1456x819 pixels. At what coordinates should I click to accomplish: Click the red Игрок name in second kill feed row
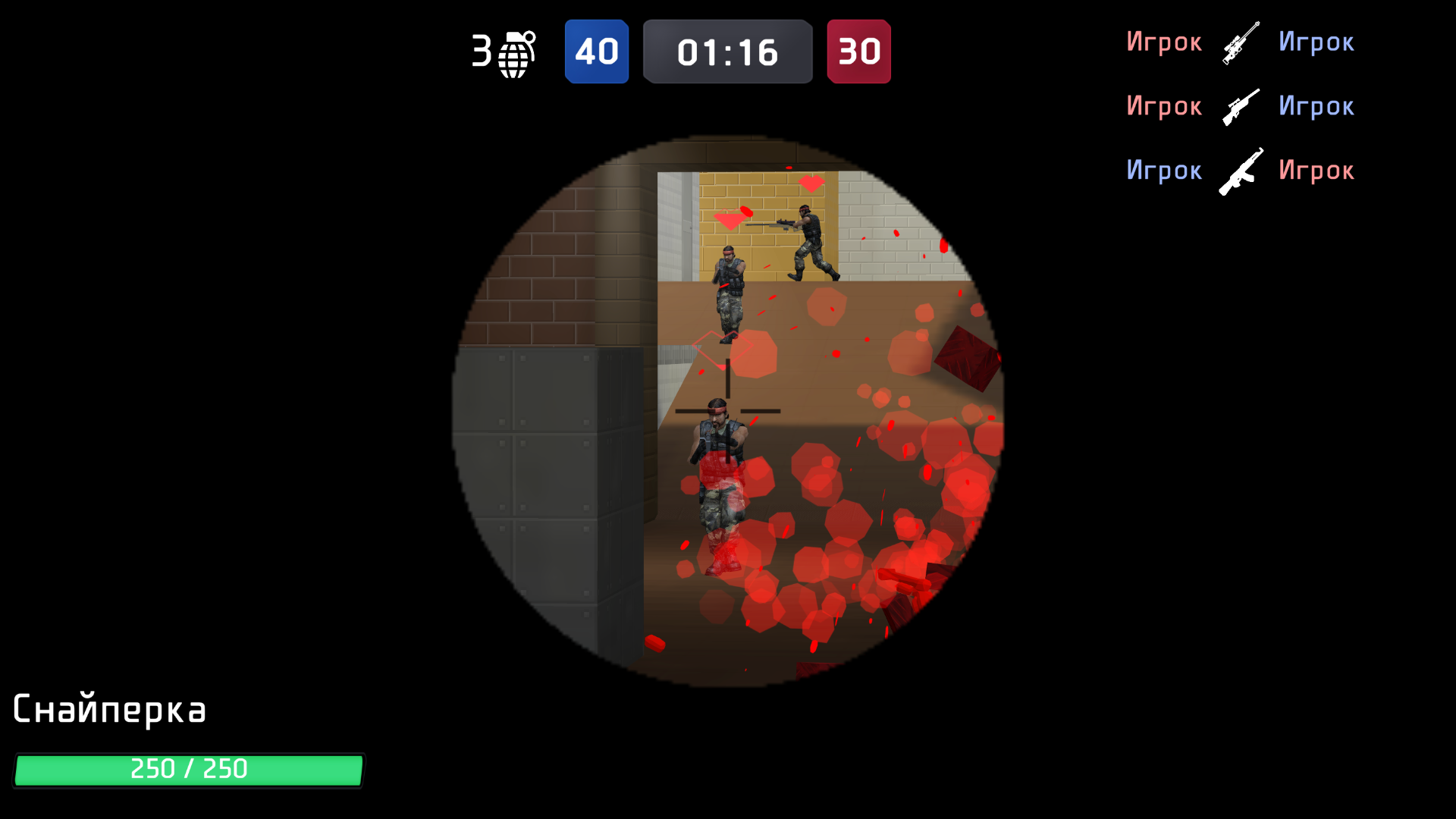pyautogui.click(x=1164, y=106)
